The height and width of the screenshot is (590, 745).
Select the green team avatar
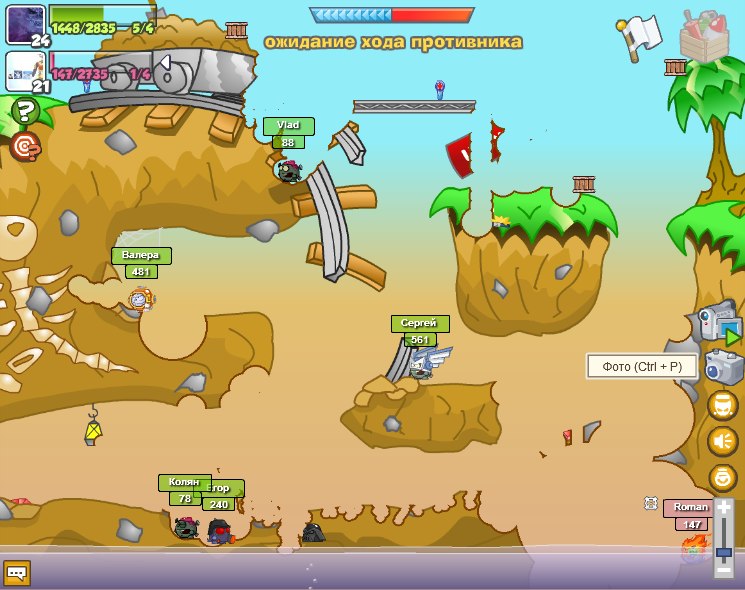coord(25,24)
